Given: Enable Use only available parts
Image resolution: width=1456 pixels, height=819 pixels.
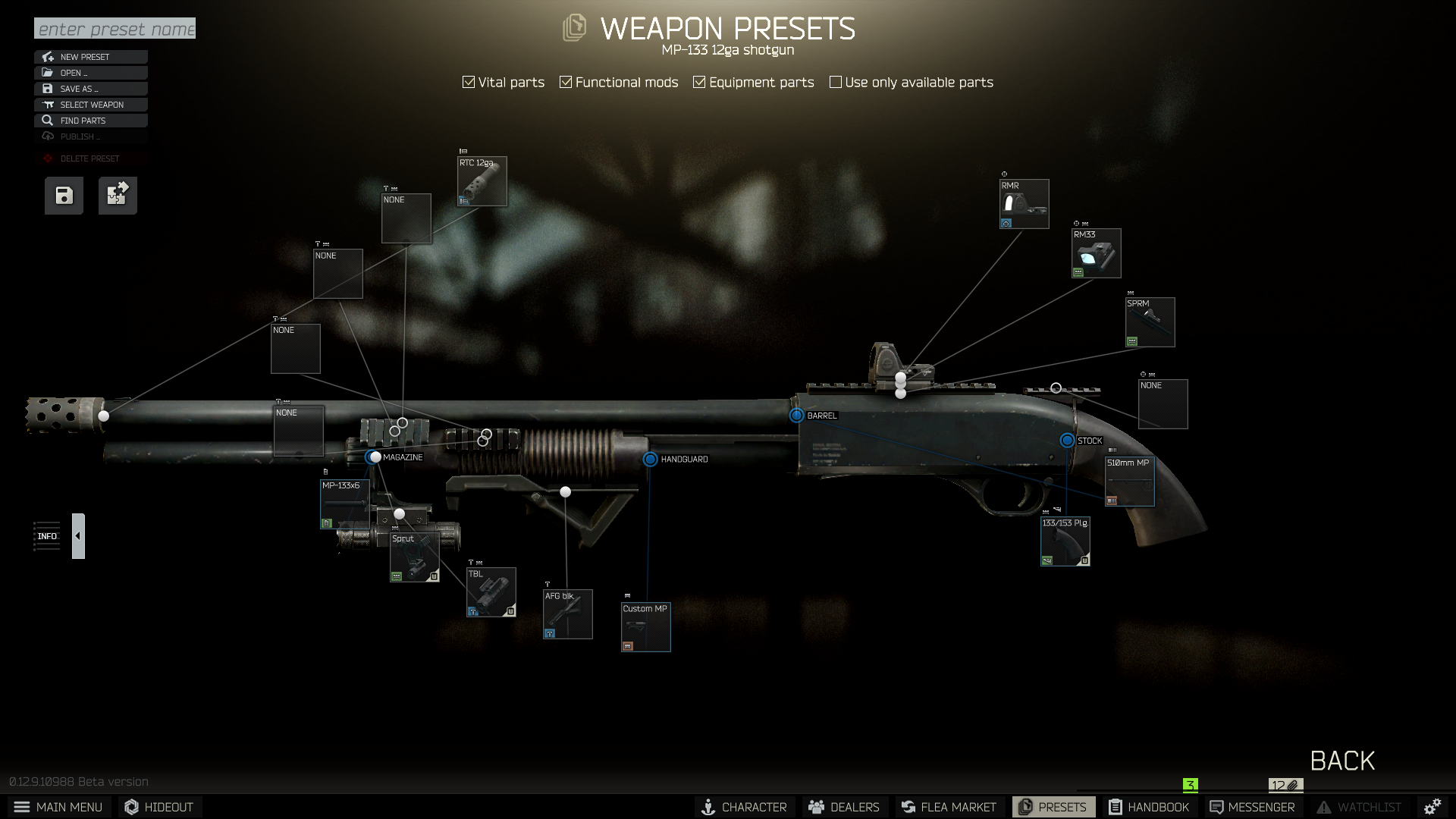Looking at the screenshot, I should click(836, 81).
